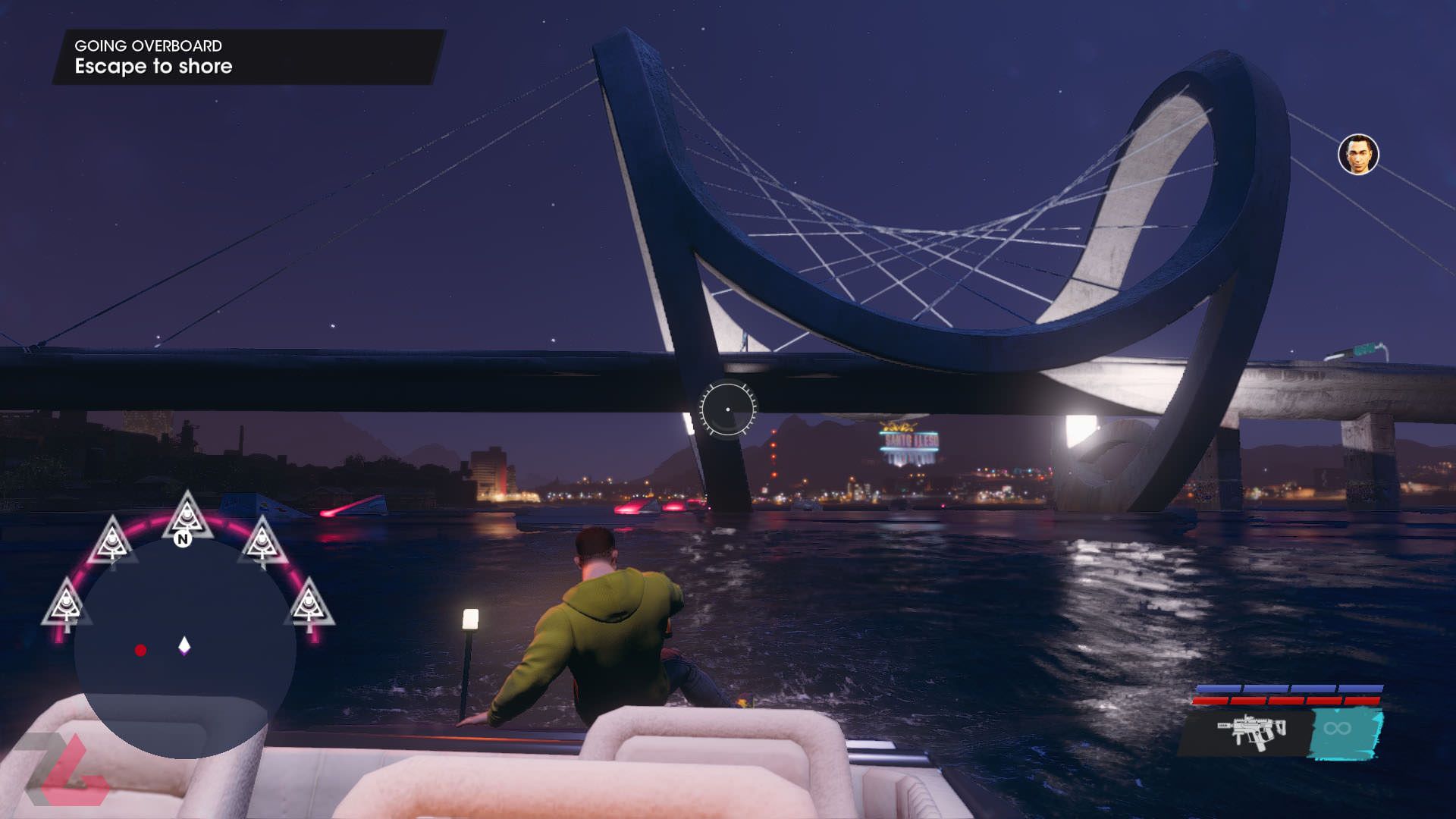Viewport: 1456px width, 819px height.
Task: Select the equipped submachine gun icon
Action: (x=1251, y=731)
